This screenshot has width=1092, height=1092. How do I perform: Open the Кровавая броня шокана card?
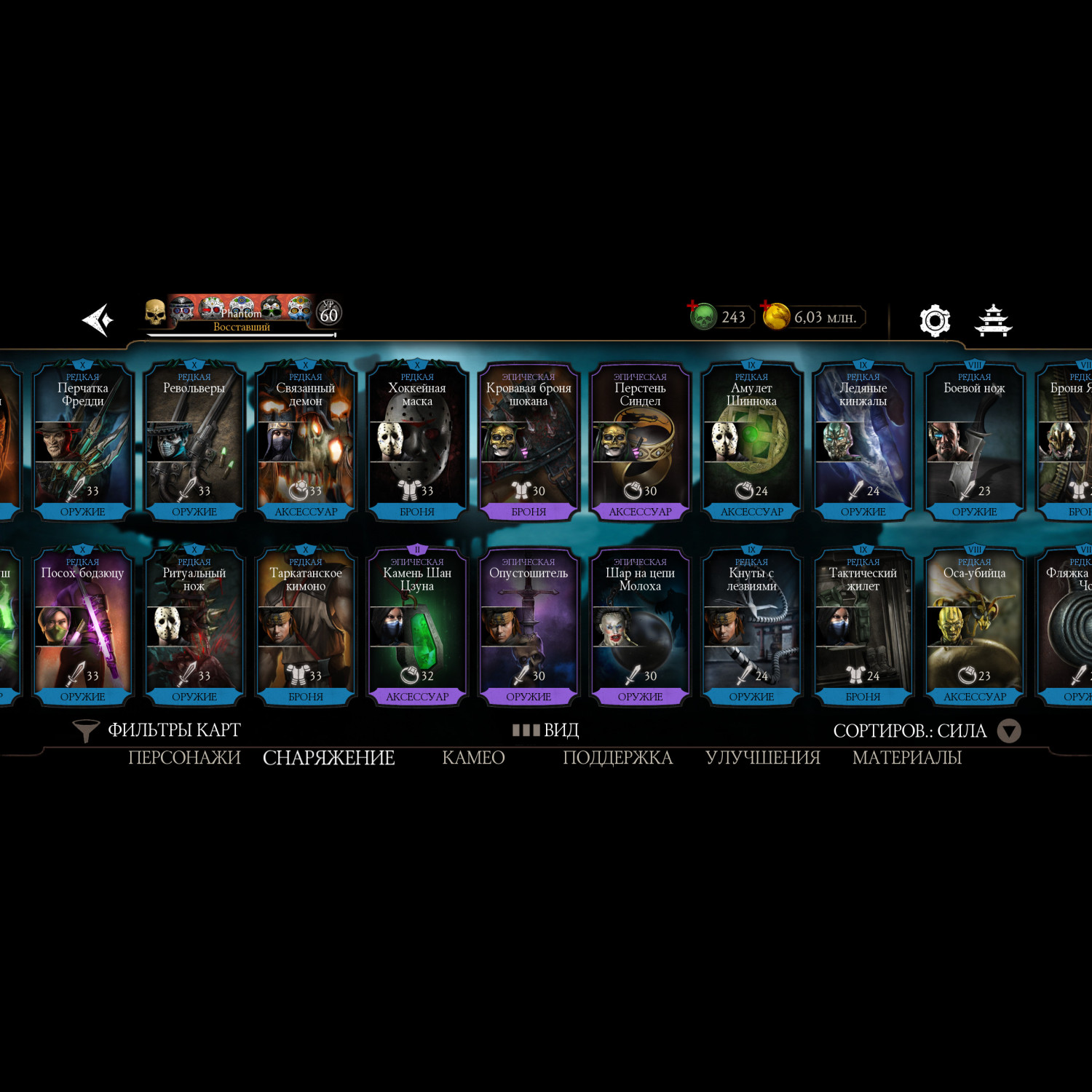529,441
